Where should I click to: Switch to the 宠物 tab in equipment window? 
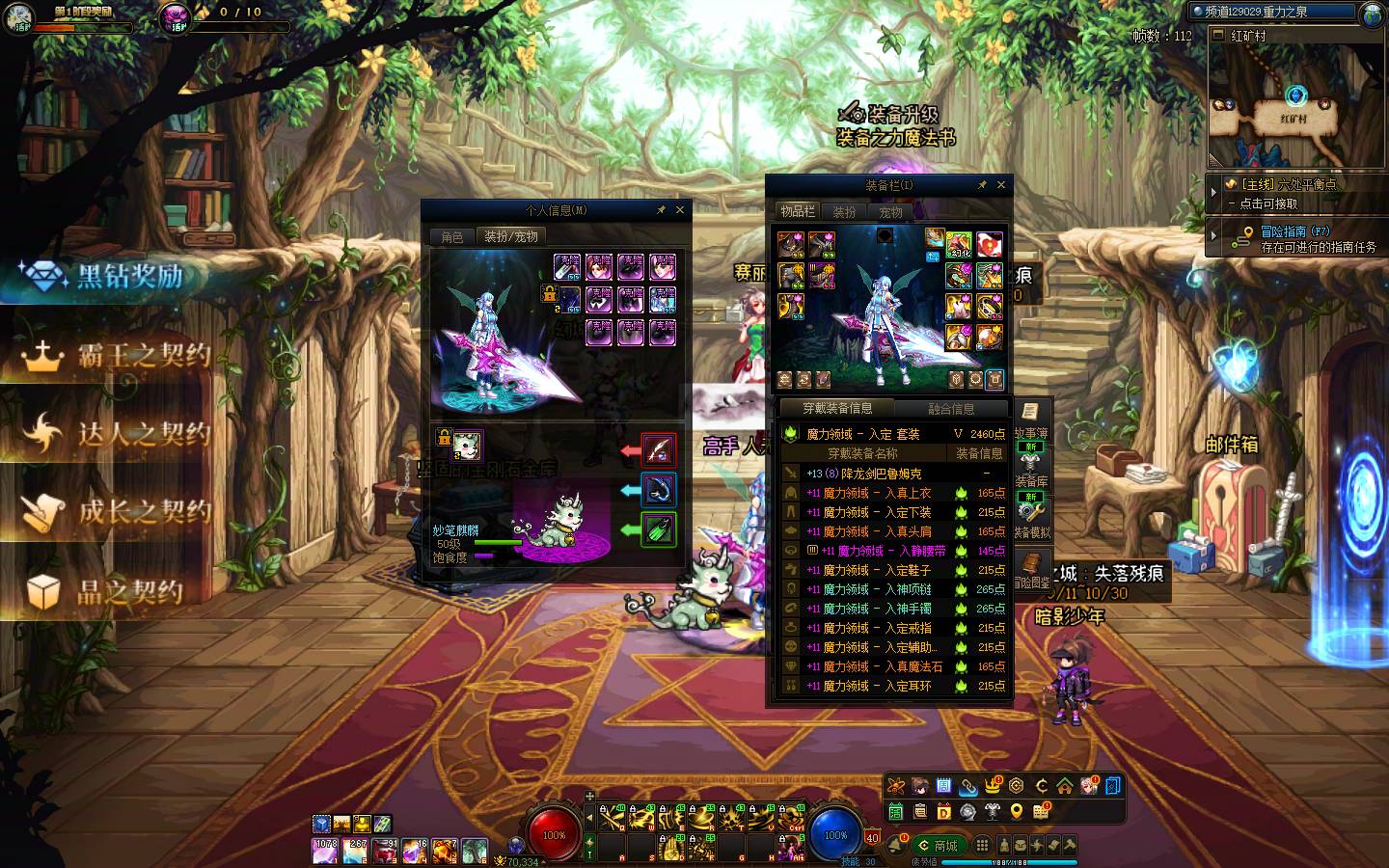point(890,212)
